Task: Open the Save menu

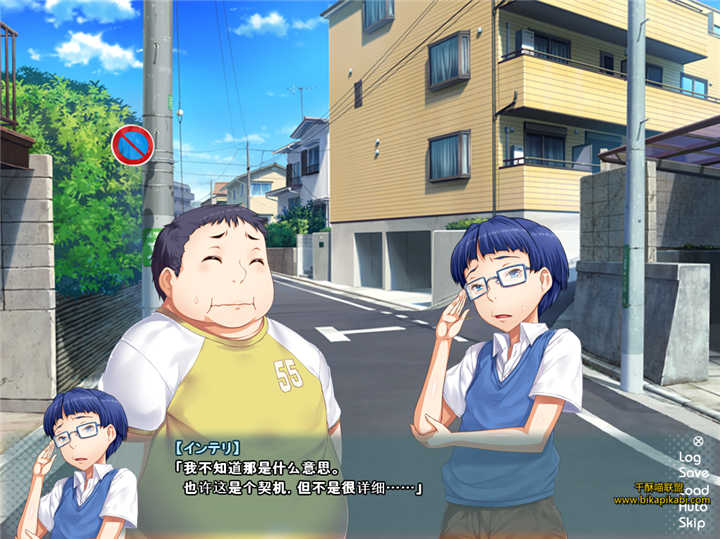Action: click(692, 473)
